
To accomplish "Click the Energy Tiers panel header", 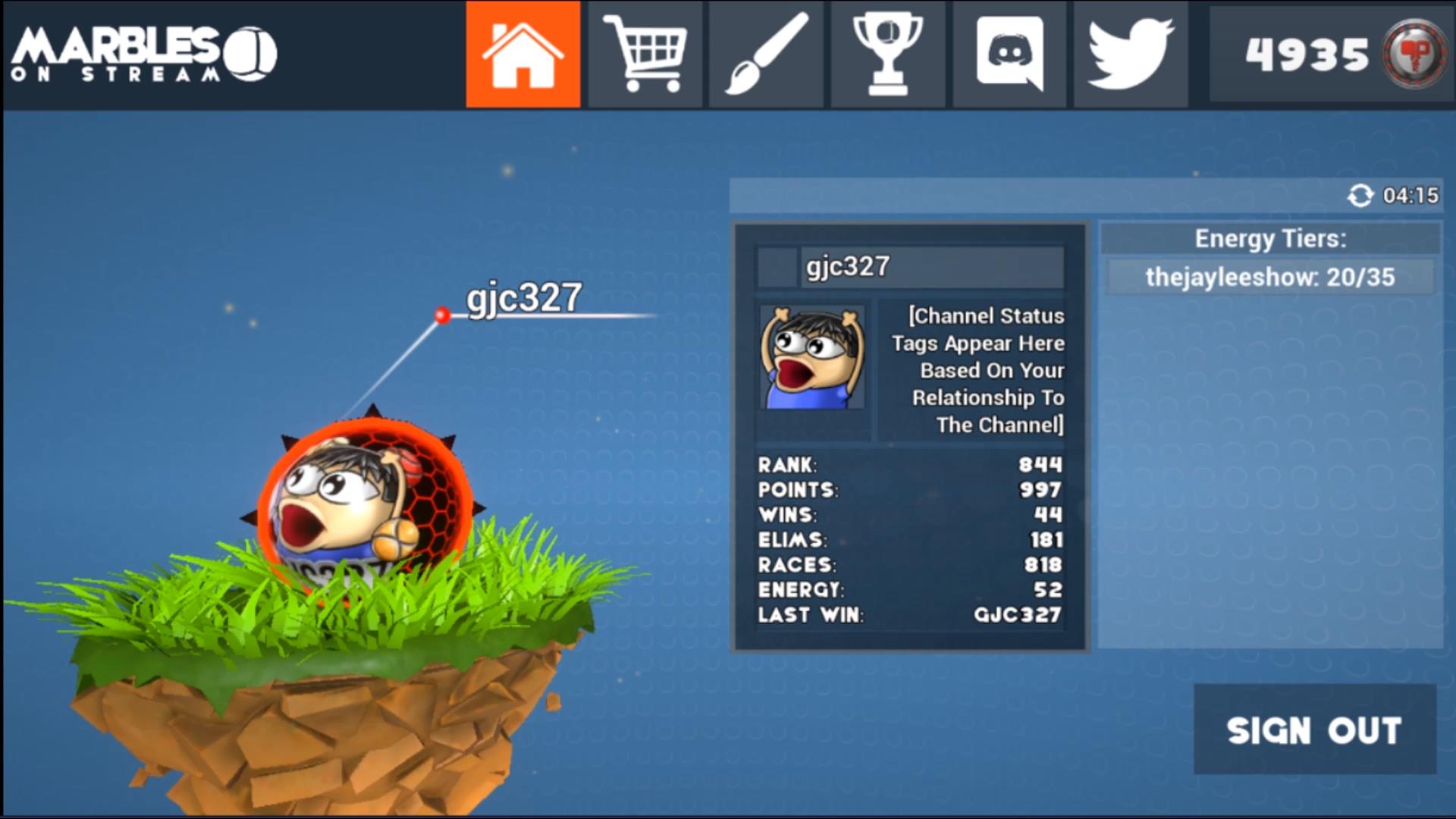I will pyautogui.click(x=1270, y=239).
